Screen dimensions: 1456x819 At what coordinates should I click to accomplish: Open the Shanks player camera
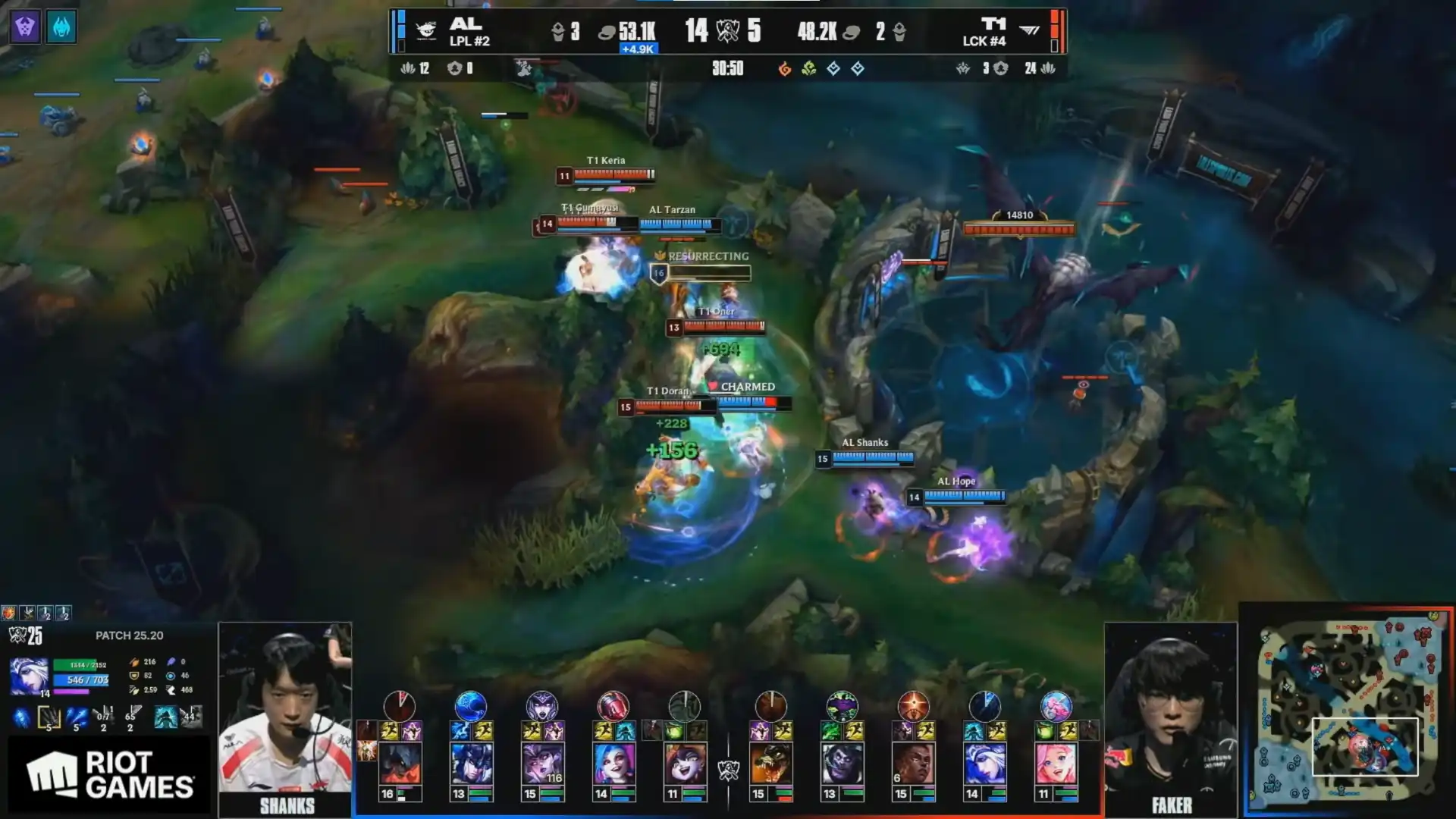point(285,717)
